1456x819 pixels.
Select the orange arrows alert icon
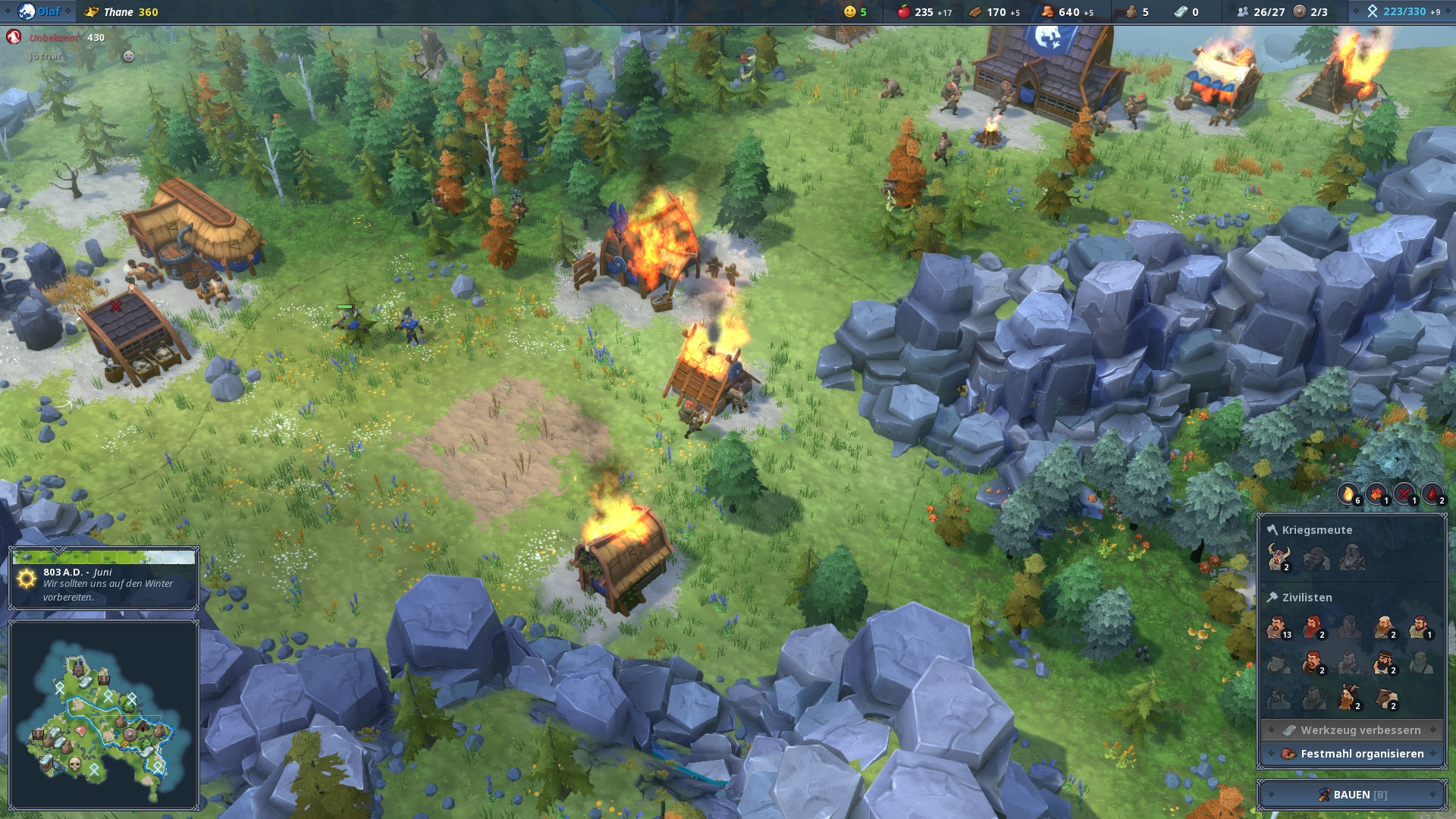point(1376,494)
